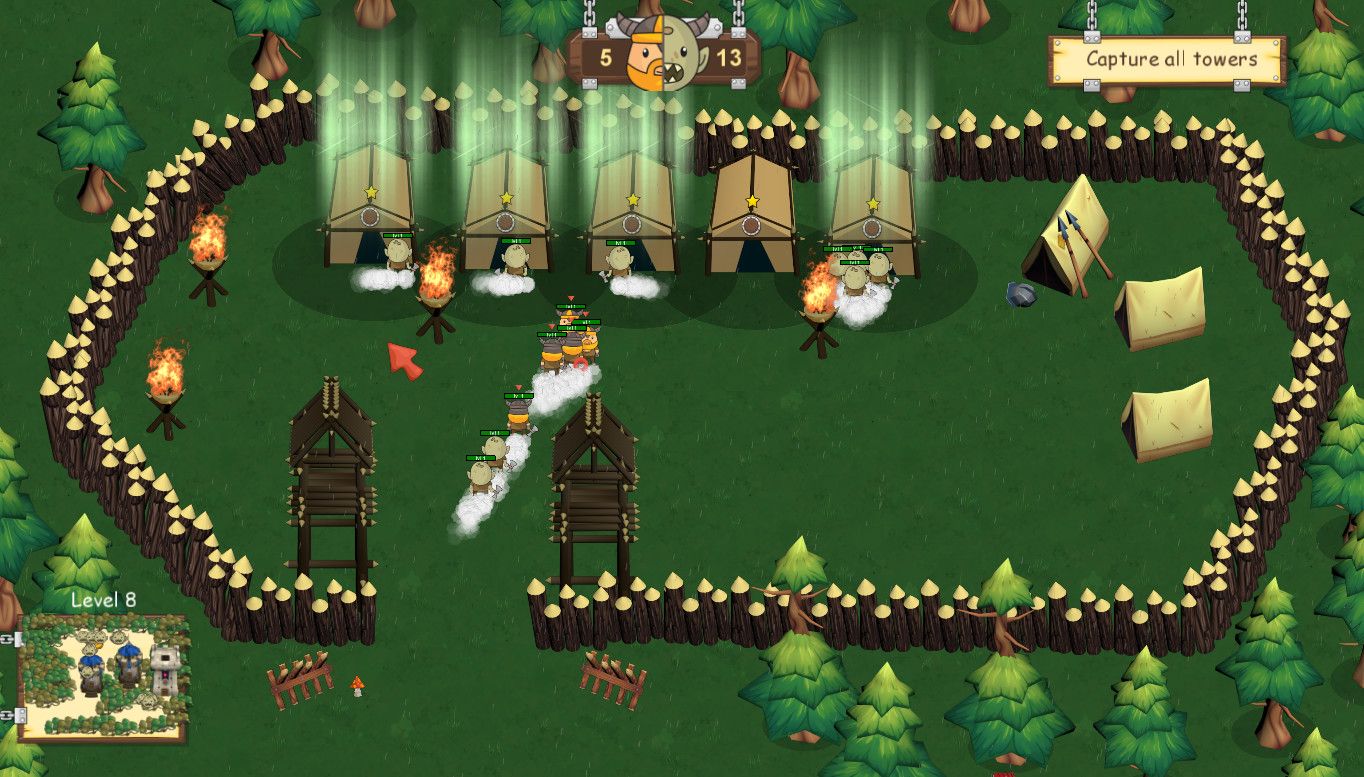The image size is (1364, 777).
Task: Select the Capture all towers objective sign
Action: click(1166, 61)
